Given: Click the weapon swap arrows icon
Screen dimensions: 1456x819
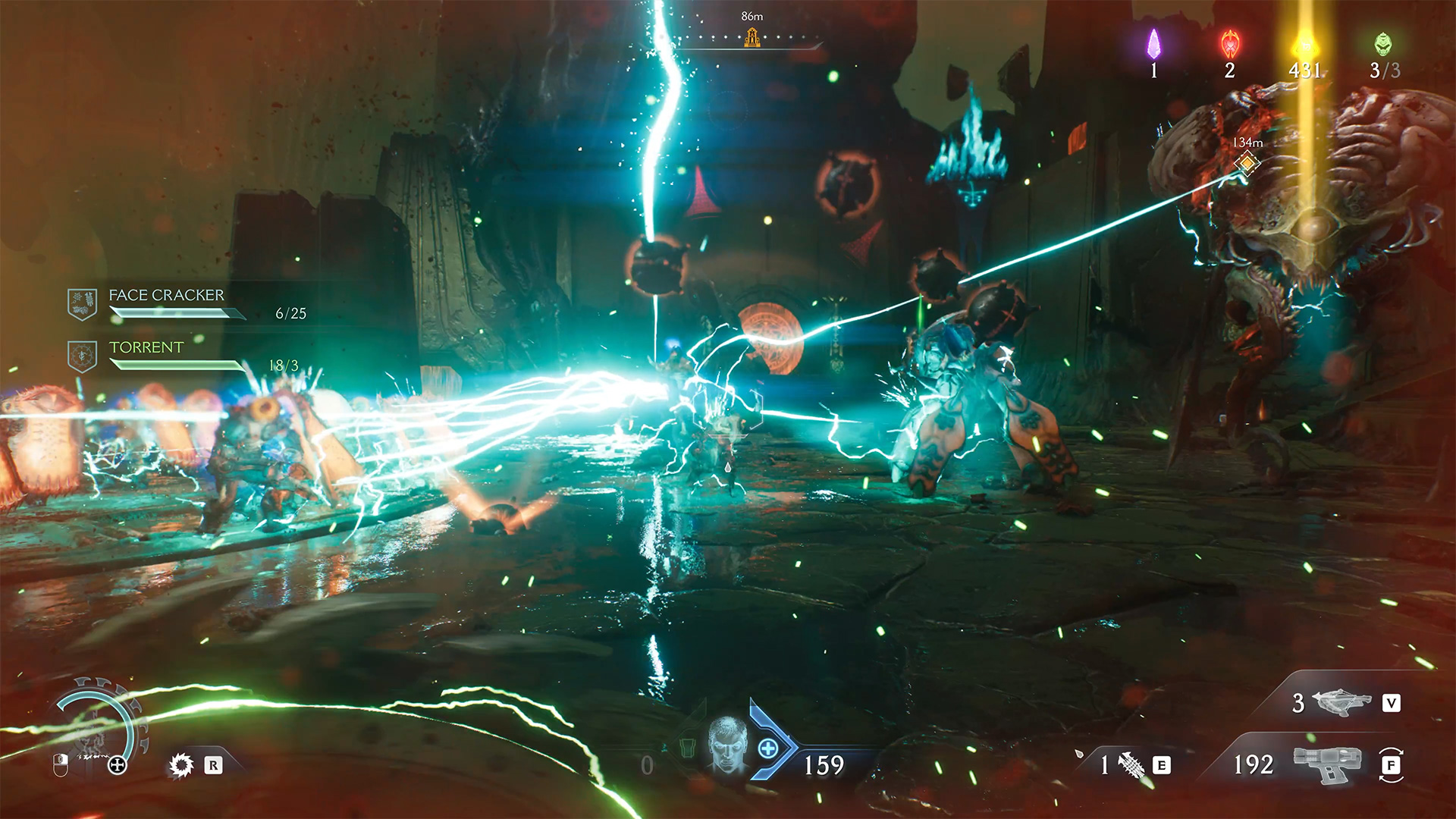Looking at the screenshot, I should (x=1391, y=764).
